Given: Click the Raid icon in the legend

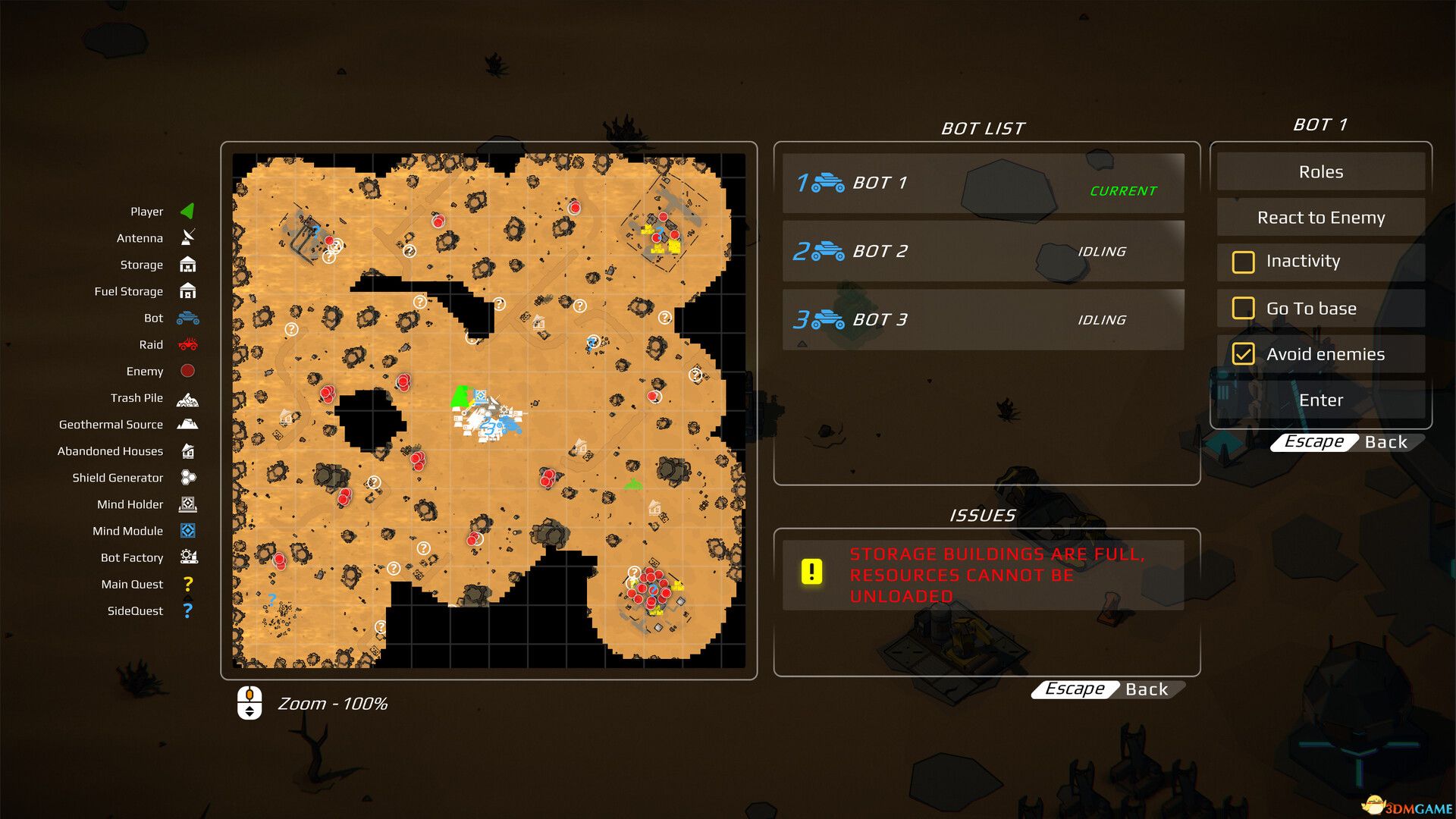Looking at the screenshot, I should coord(188,344).
